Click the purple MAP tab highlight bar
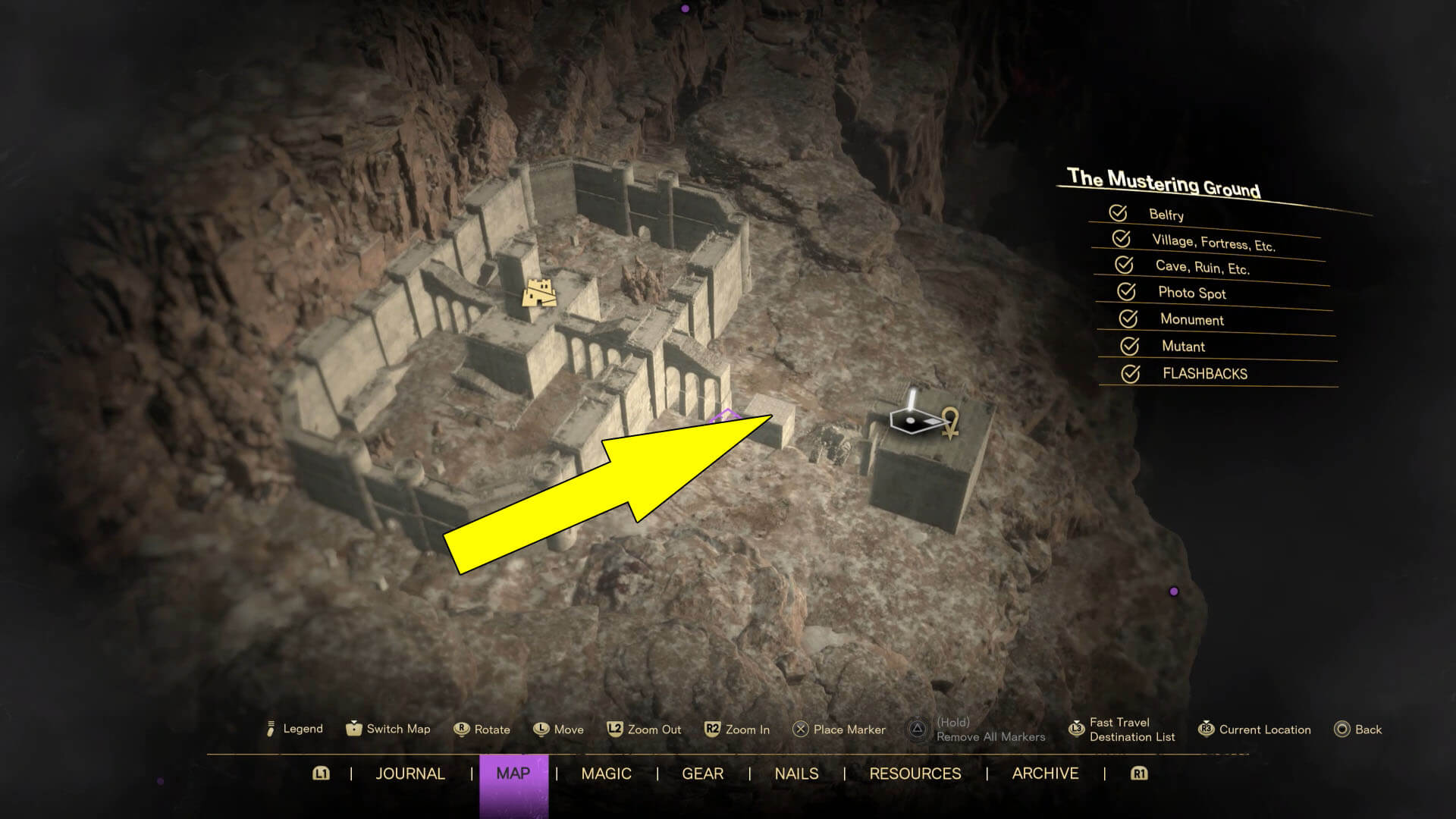This screenshot has width=1456, height=819. coord(514,774)
